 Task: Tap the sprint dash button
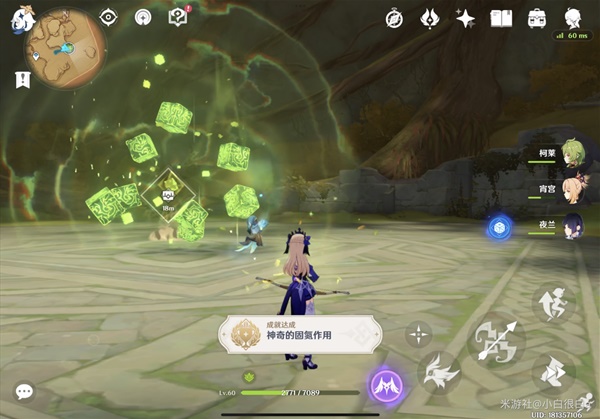551,372
